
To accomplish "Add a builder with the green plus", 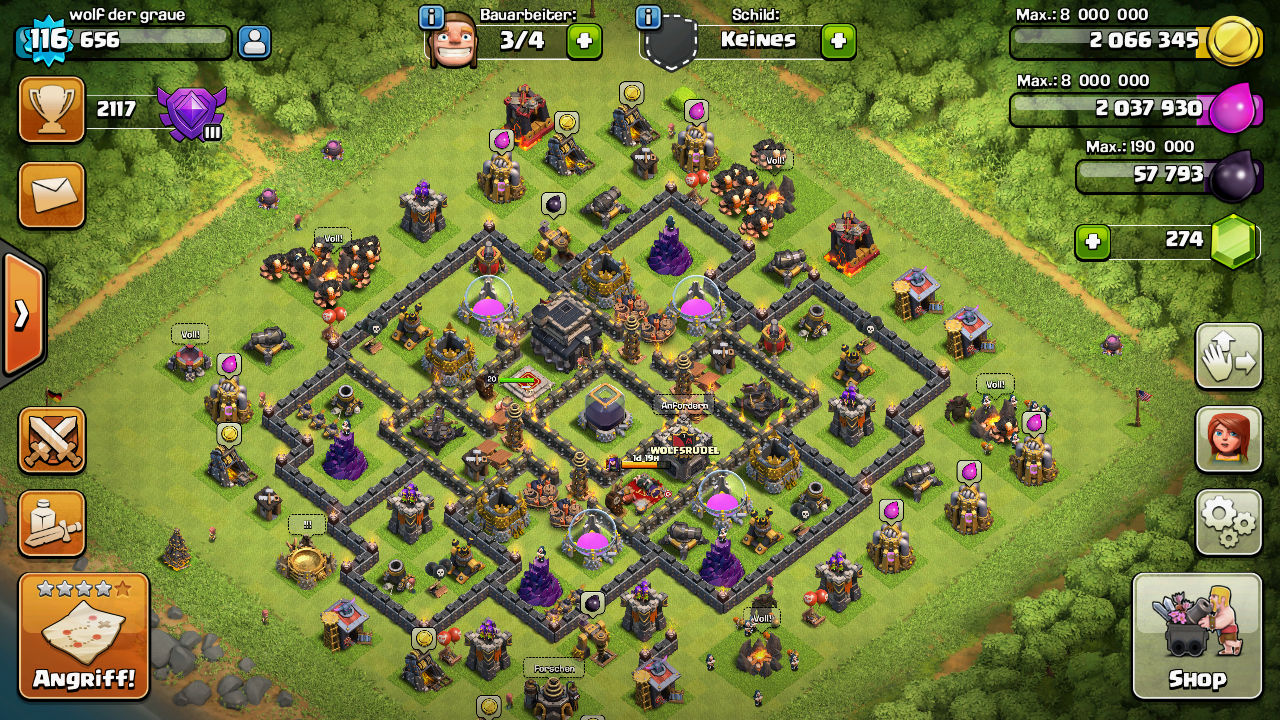I will click(x=584, y=41).
